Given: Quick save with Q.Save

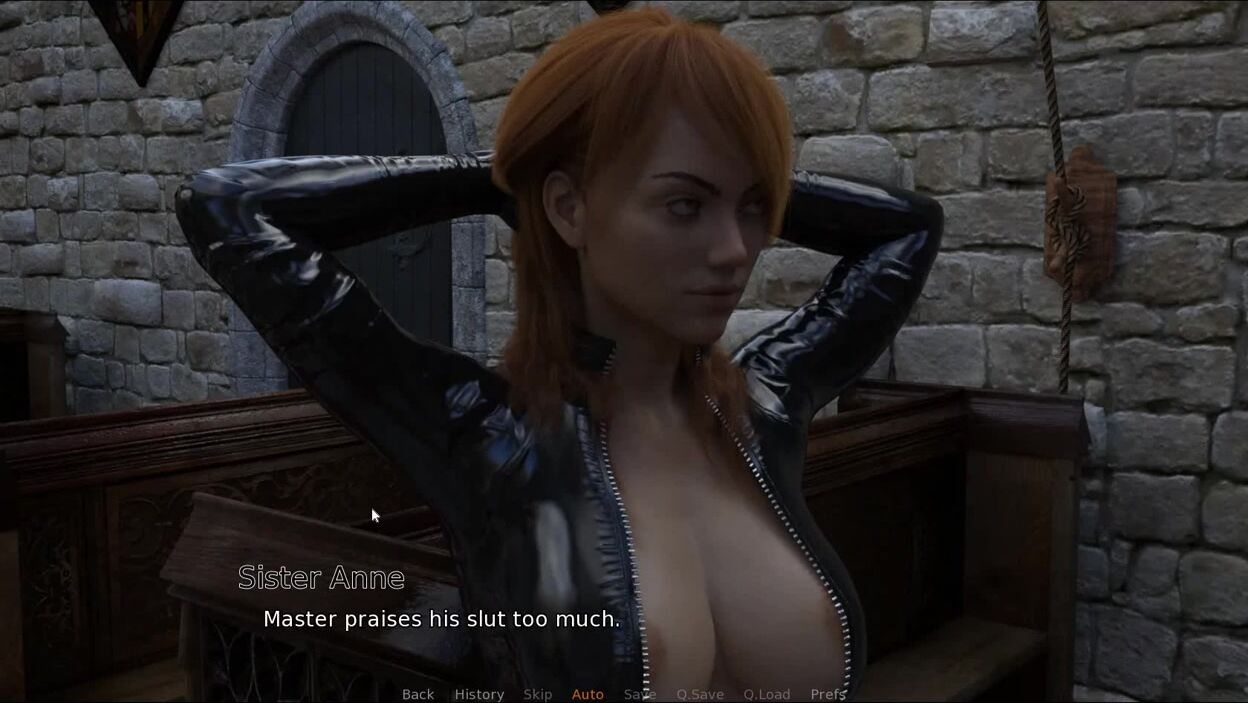Looking at the screenshot, I should click(700, 694).
